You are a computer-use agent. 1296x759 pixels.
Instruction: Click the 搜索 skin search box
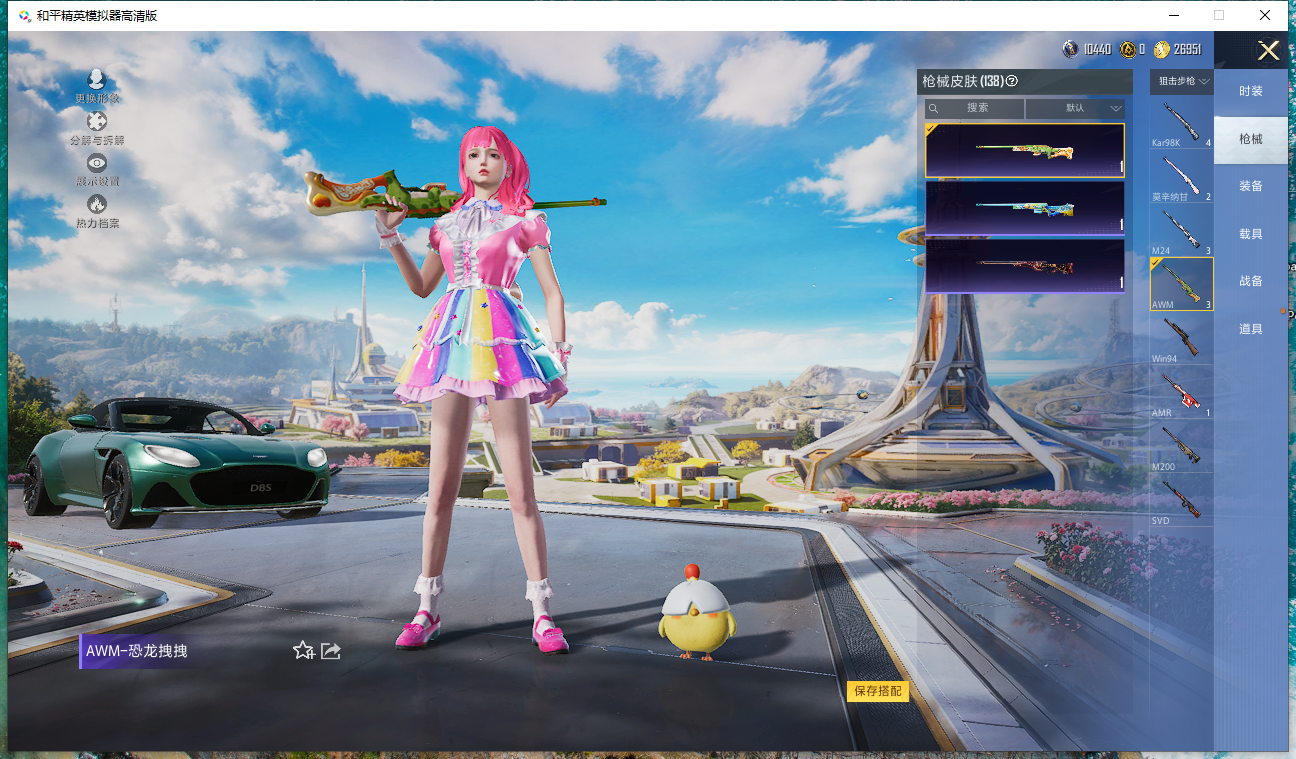click(976, 108)
